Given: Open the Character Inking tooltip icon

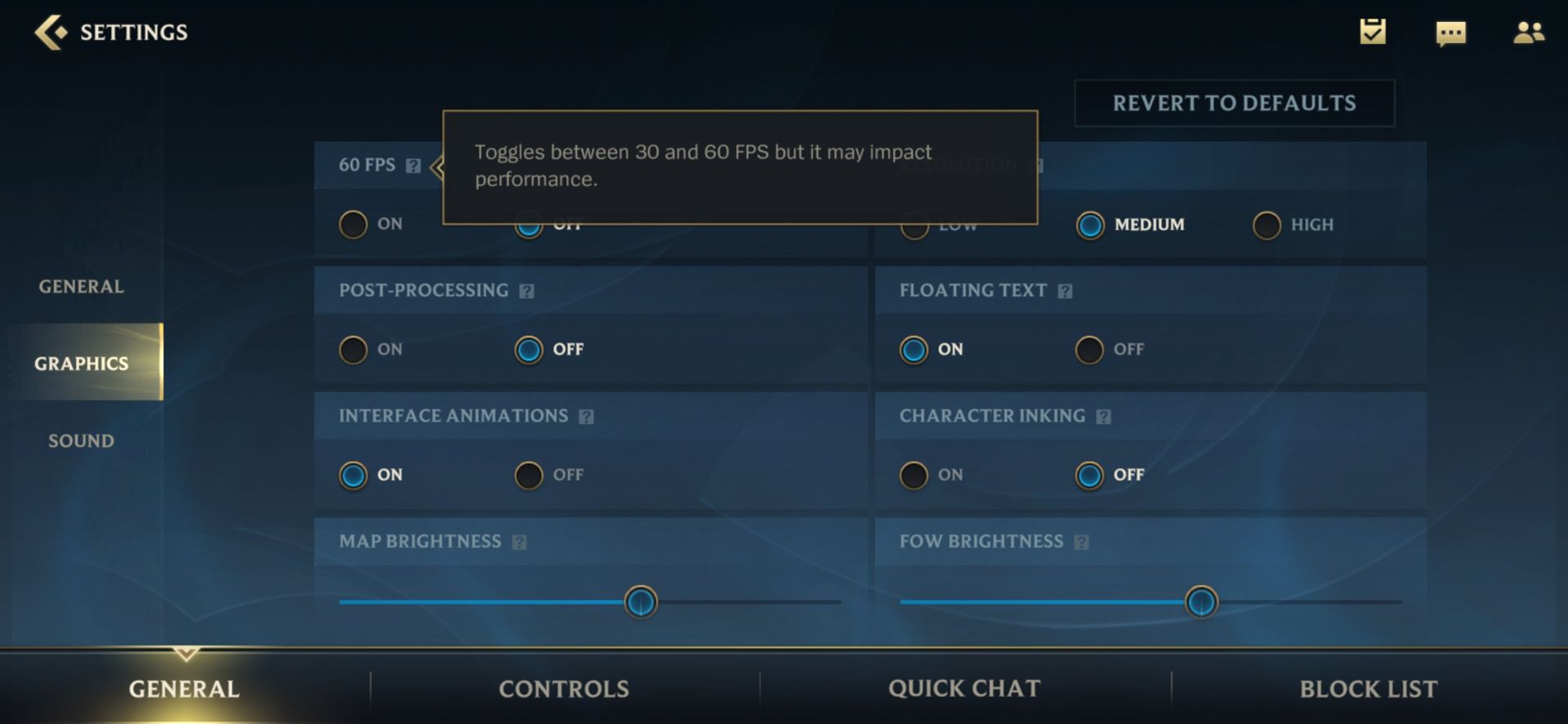Looking at the screenshot, I should tap(1104, 415).
